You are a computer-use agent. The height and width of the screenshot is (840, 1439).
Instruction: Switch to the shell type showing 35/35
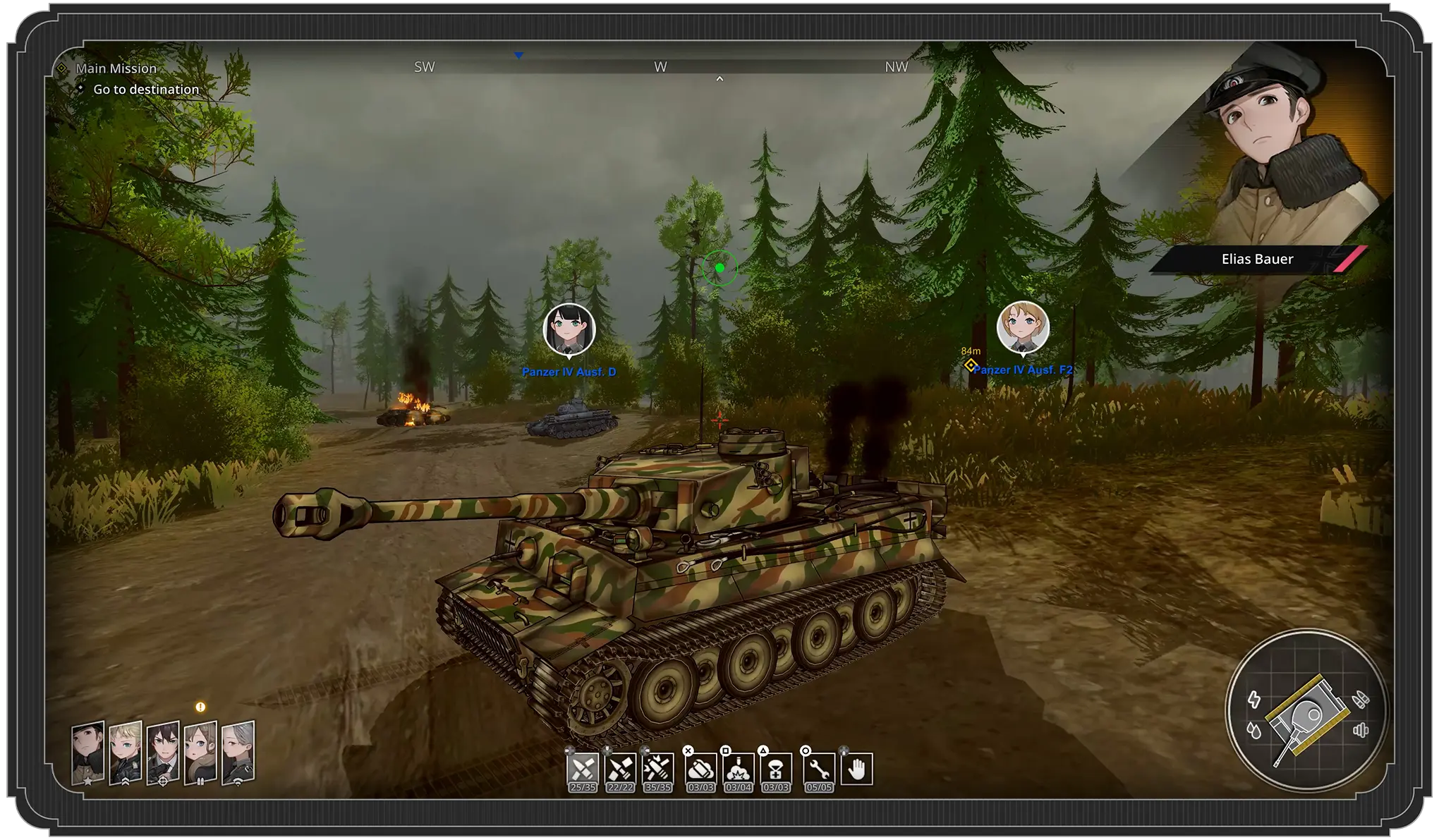point(657,769)
